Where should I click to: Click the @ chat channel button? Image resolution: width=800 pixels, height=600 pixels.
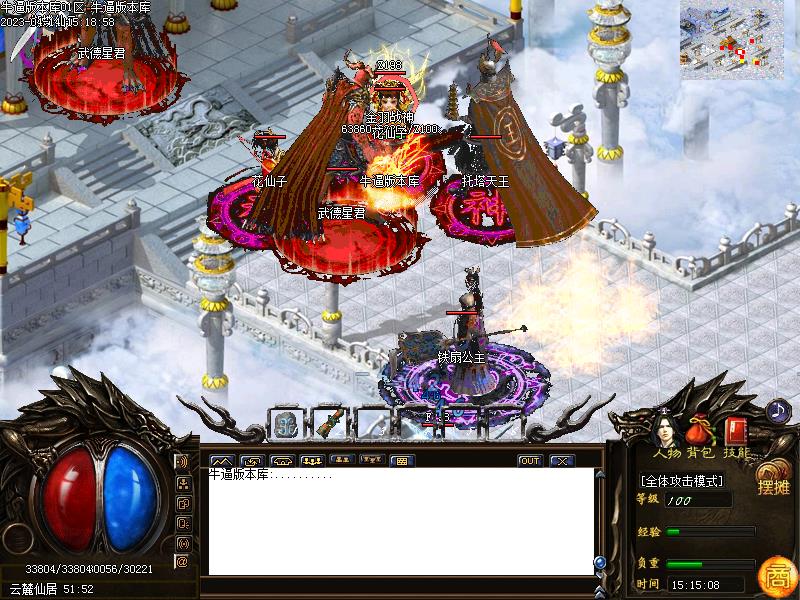pos(183,561)
